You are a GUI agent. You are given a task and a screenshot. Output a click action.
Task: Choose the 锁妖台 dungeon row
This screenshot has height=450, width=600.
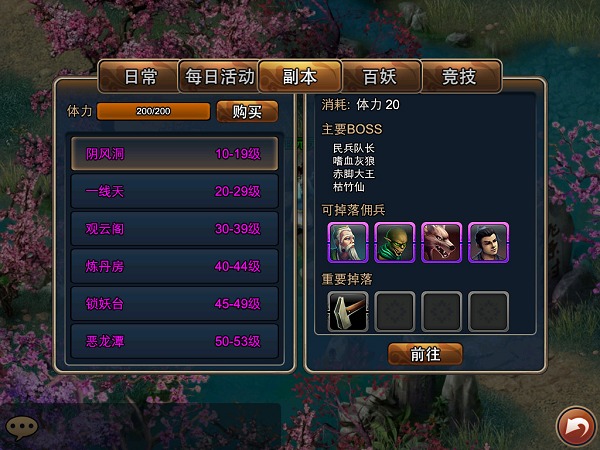click(x=174, y=303)
